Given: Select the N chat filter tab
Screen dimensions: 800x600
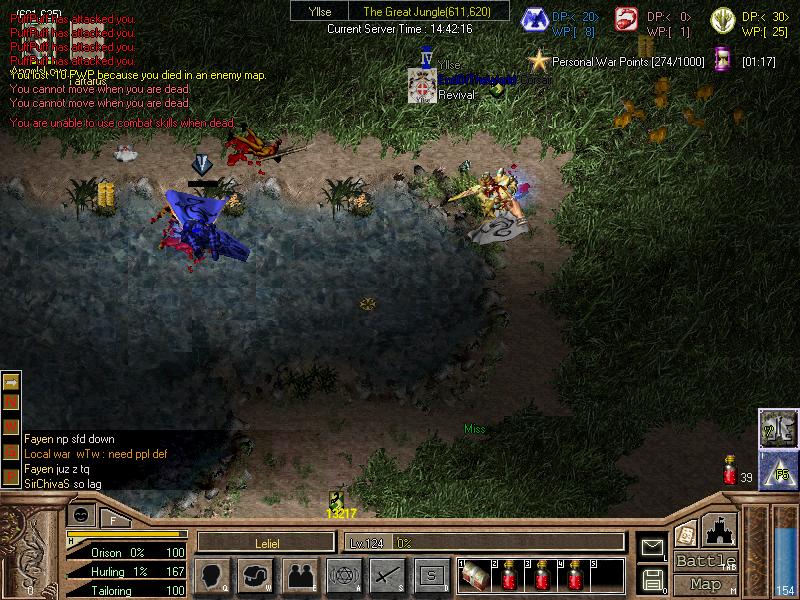Looking at the screenshot, I should [x=12, y=402].
